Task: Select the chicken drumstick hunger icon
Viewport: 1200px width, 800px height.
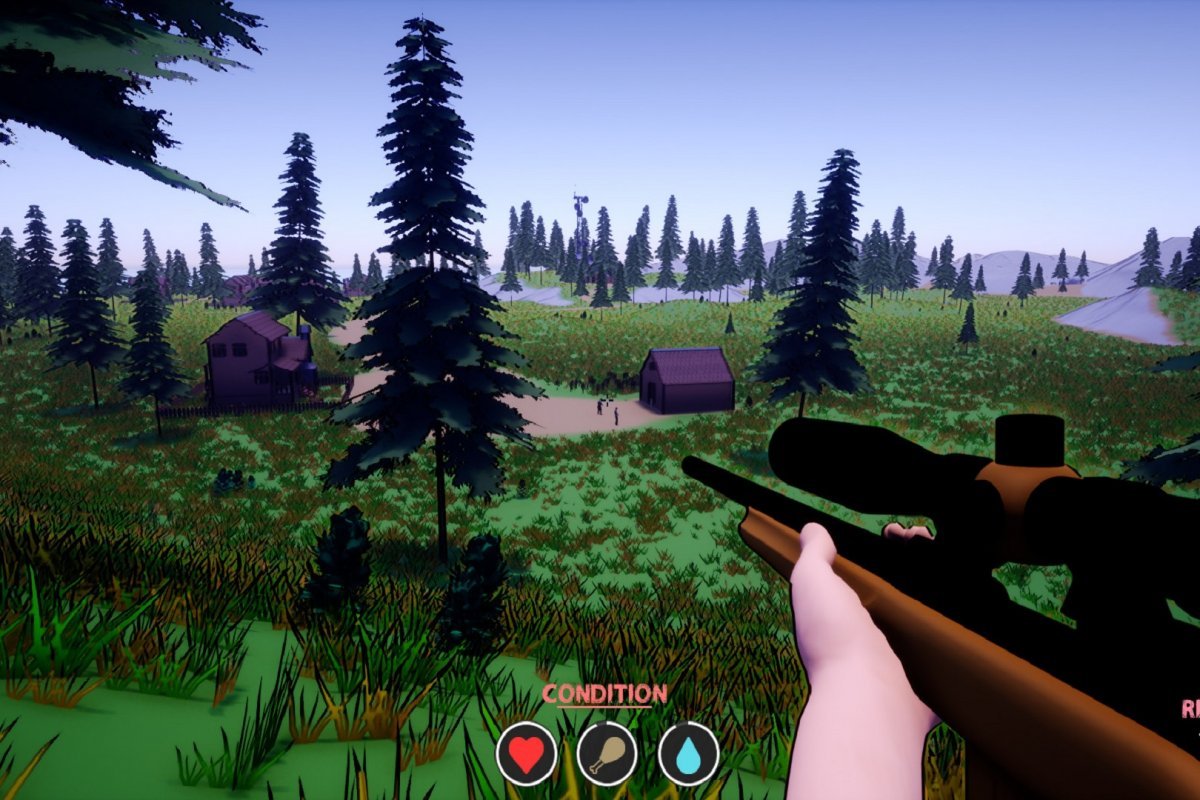Action: tap(607, 753)
